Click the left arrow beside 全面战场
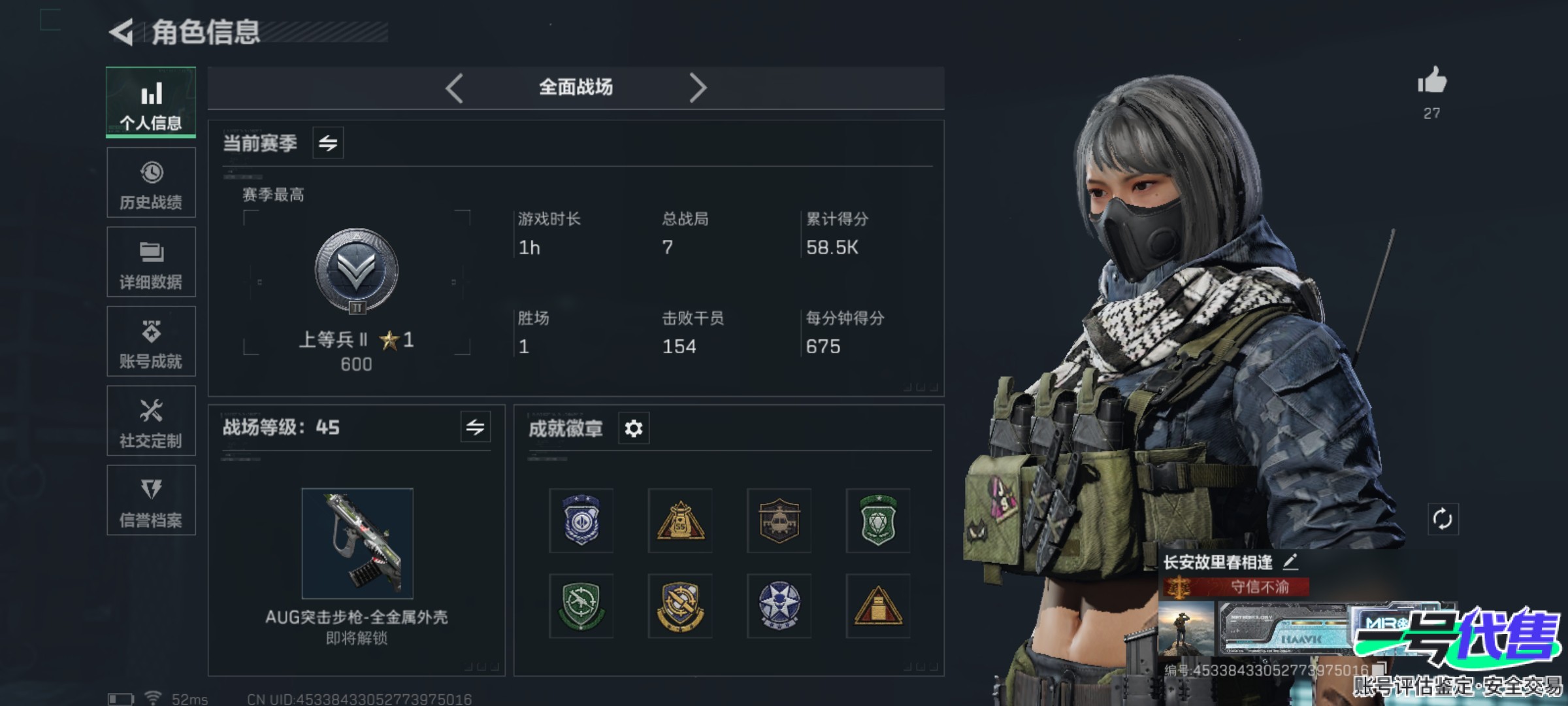This screenshot has height=706, width=1568. pyautogui.click(x=455, y=88)
